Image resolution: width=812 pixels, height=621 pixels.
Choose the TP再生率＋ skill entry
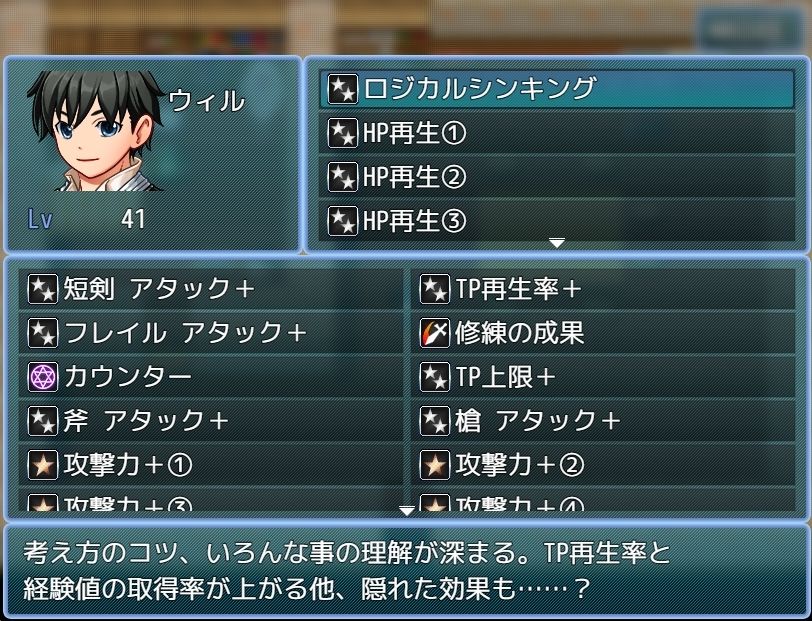pyautogui.click(x=603, y=289)
